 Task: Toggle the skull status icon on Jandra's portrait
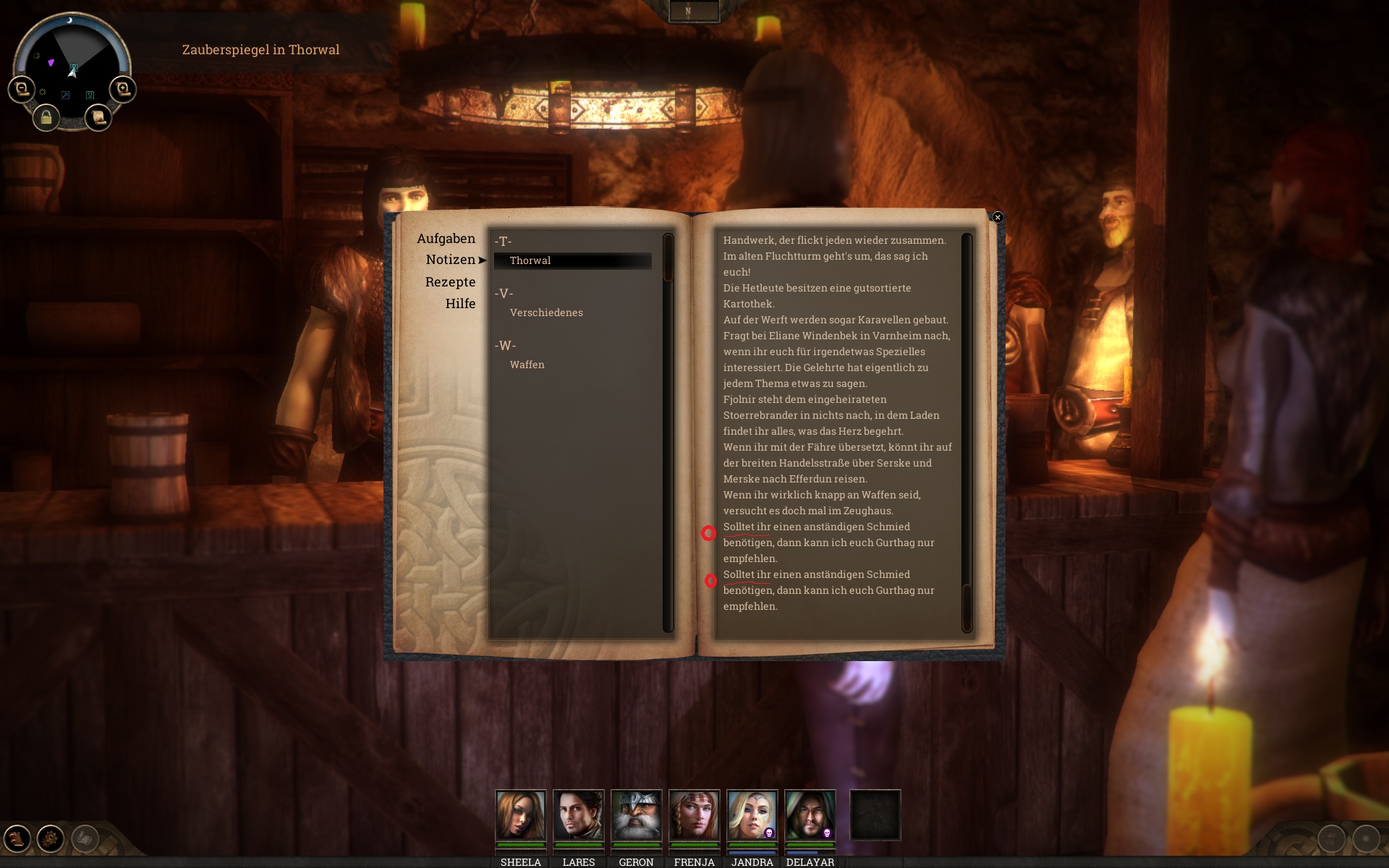(x=769, y=833)
